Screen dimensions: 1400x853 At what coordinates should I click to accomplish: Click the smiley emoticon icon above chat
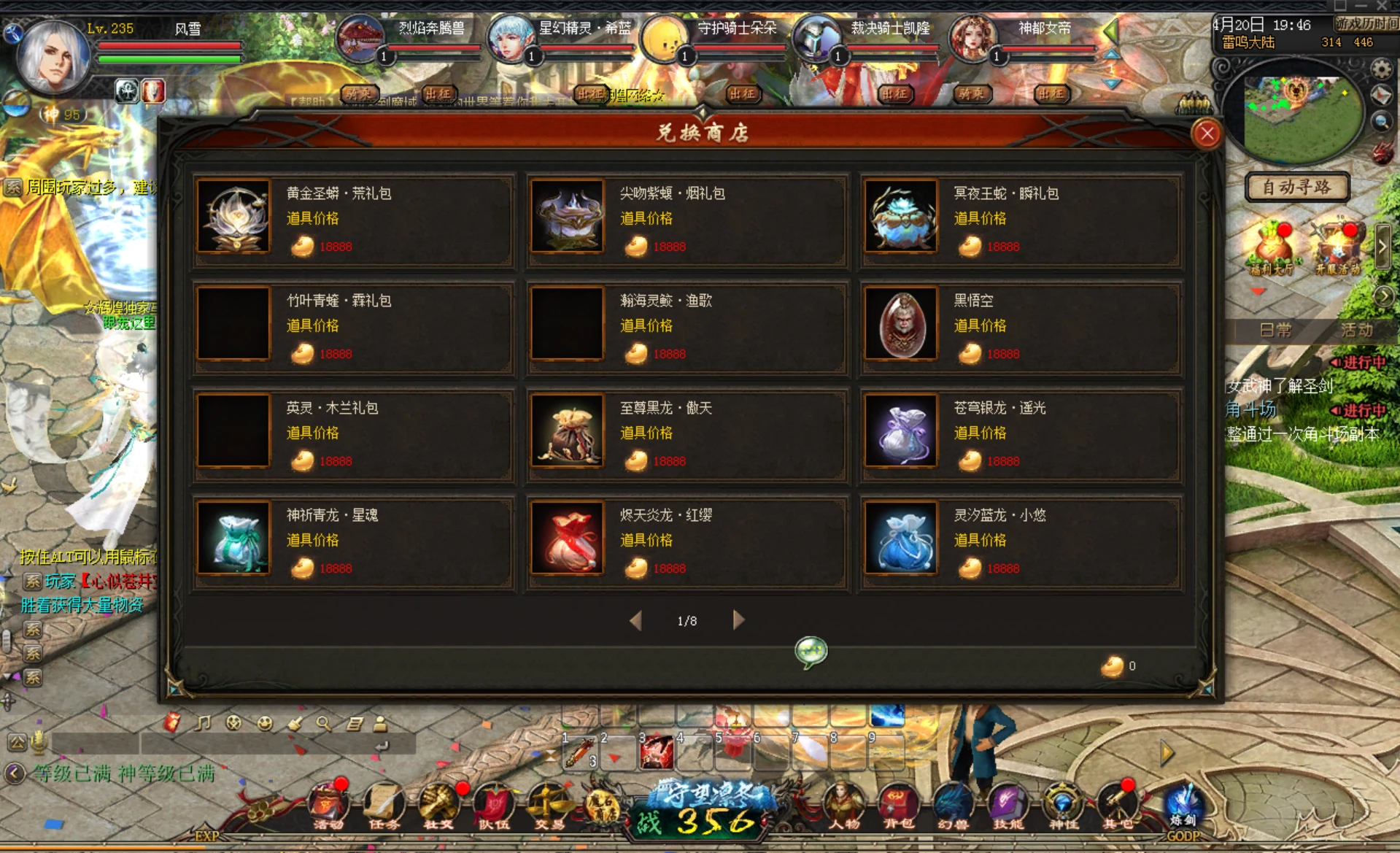click(263, 724)
